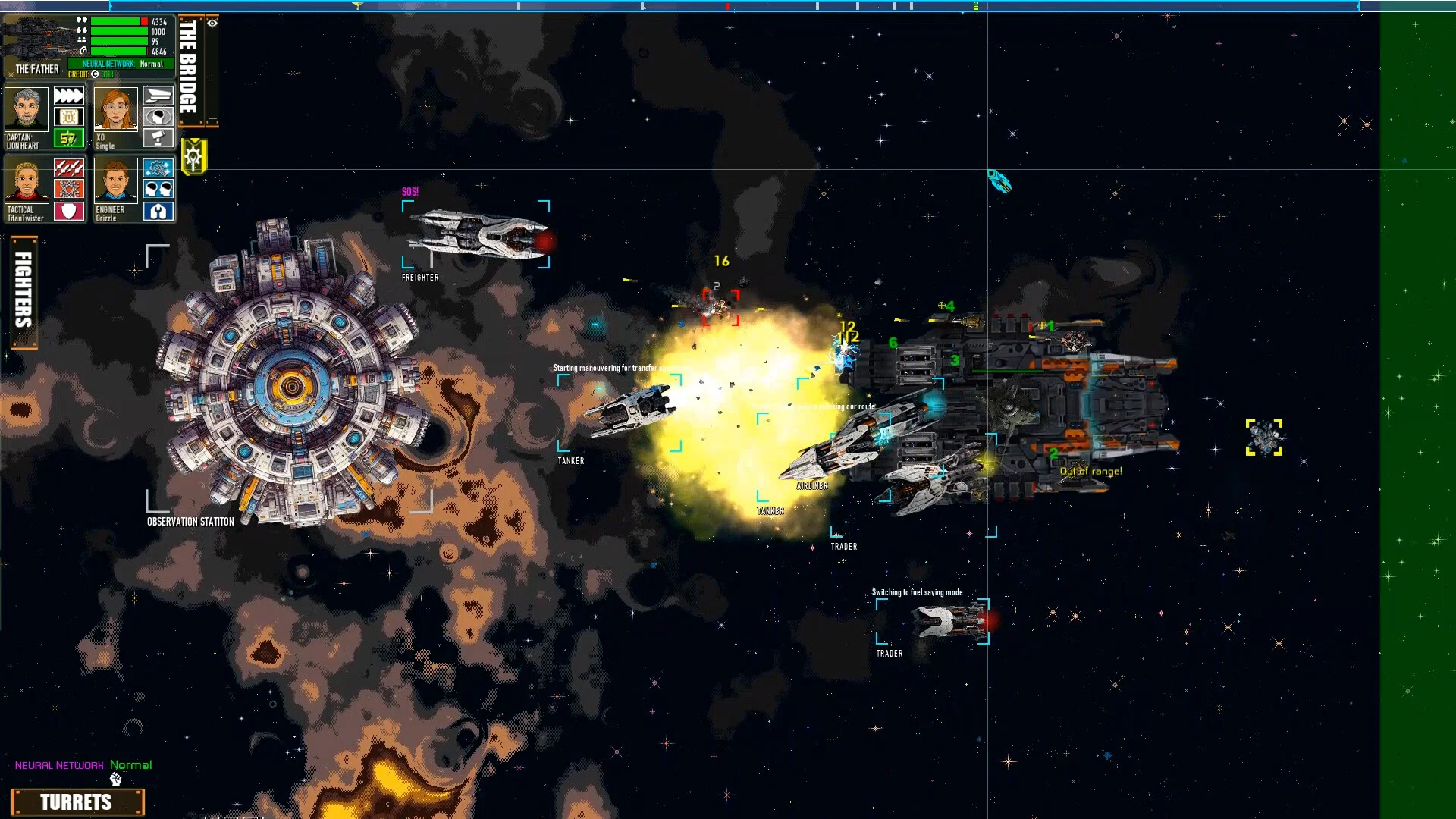Select the XO Single portrait

point(116,108)
